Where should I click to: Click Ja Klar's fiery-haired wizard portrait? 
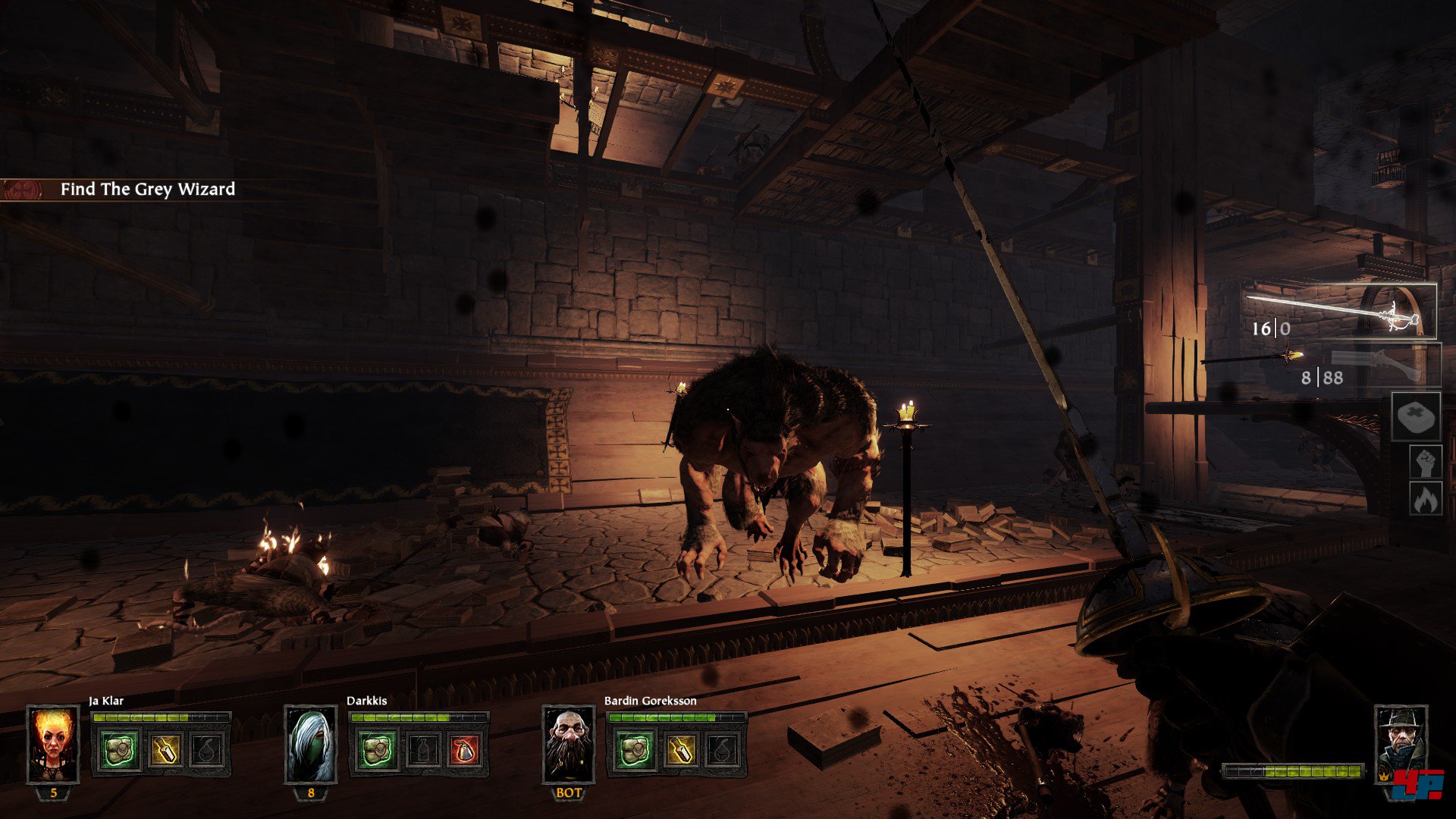coord(53,744)
